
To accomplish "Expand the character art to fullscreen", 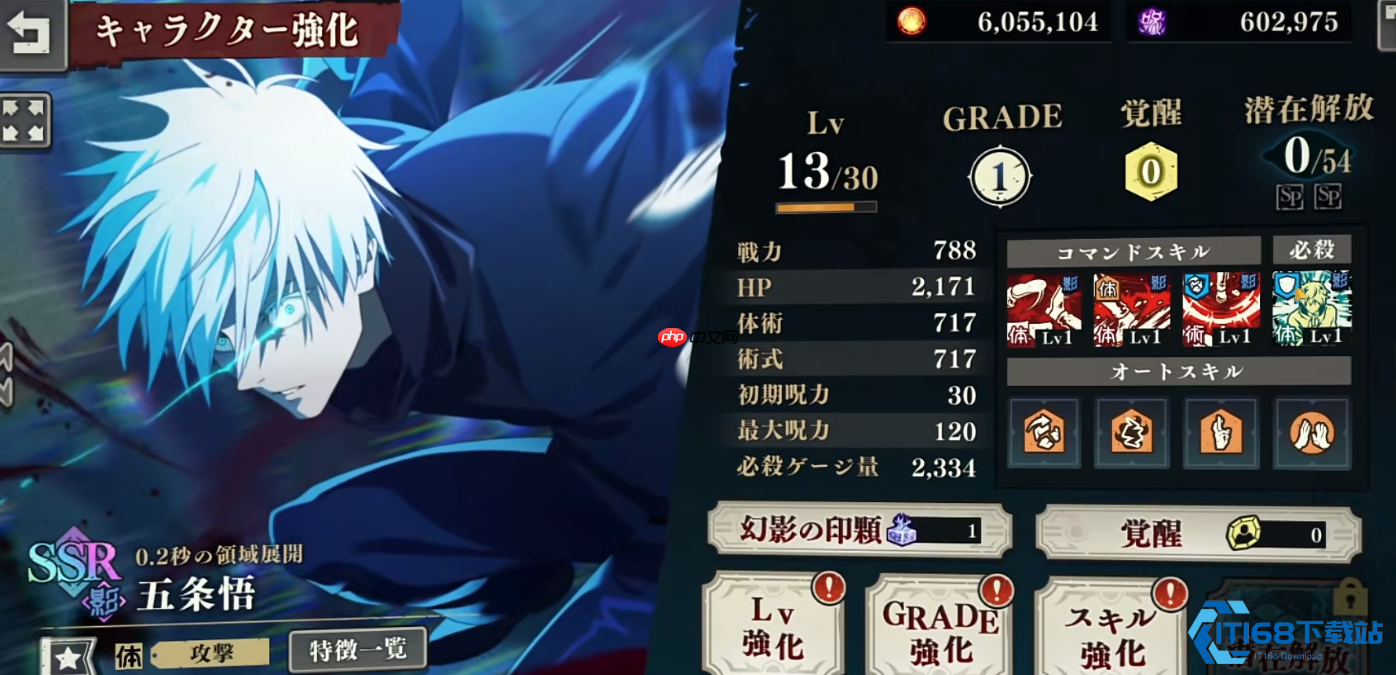I will click(x=23, y=120).
